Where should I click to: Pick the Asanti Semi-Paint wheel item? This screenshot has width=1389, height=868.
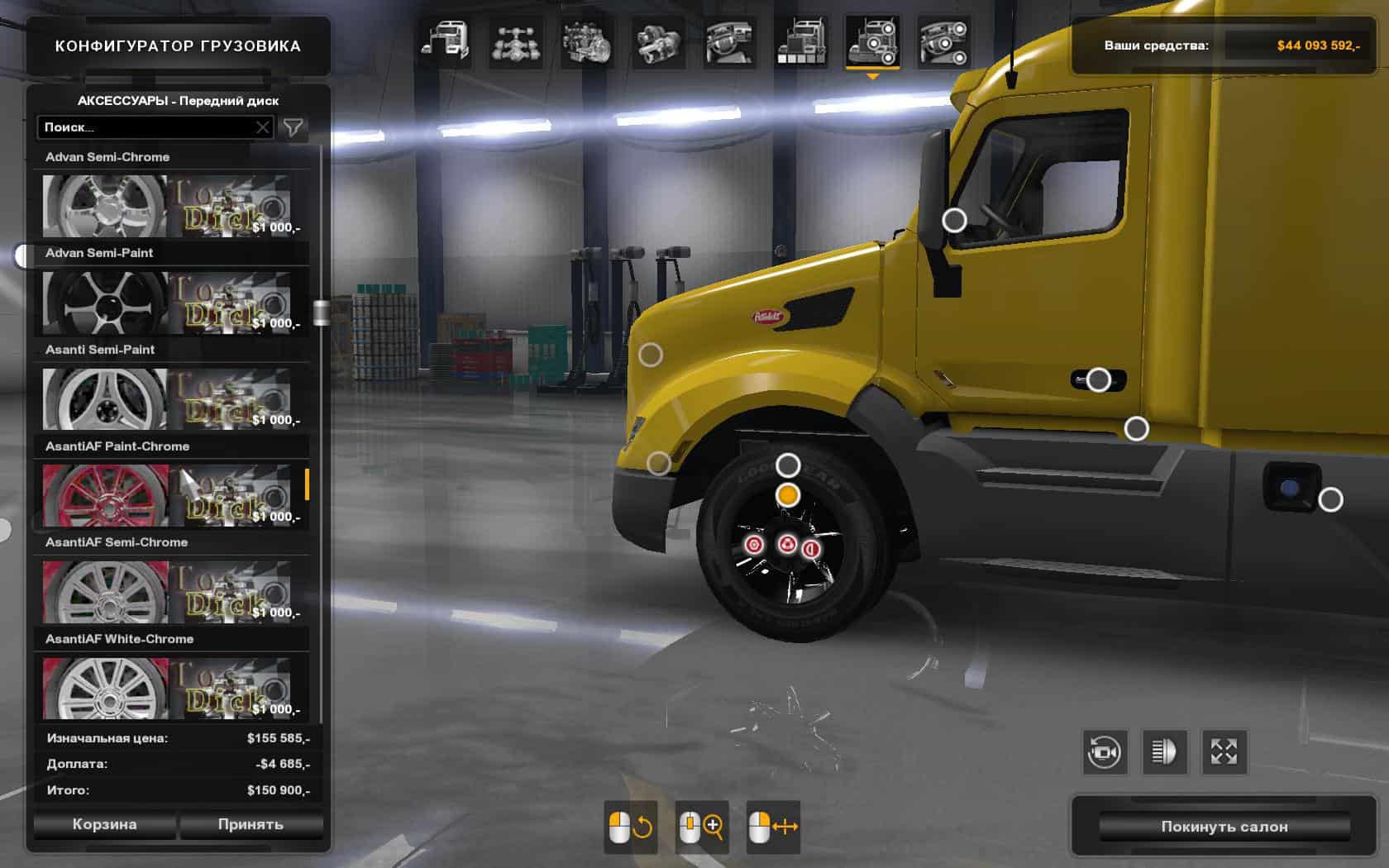point(105,399)
